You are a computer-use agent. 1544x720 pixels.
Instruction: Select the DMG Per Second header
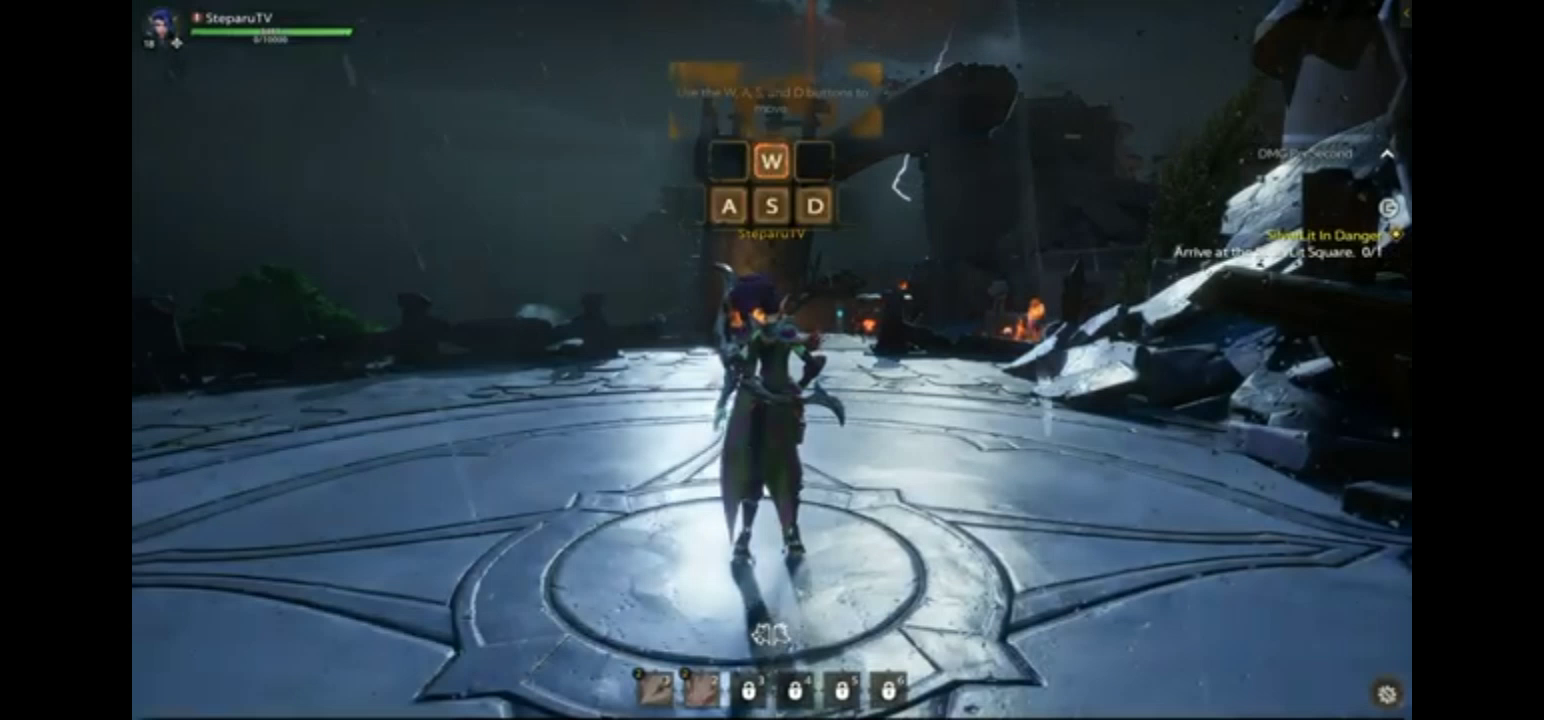[x=1305, y=153]
